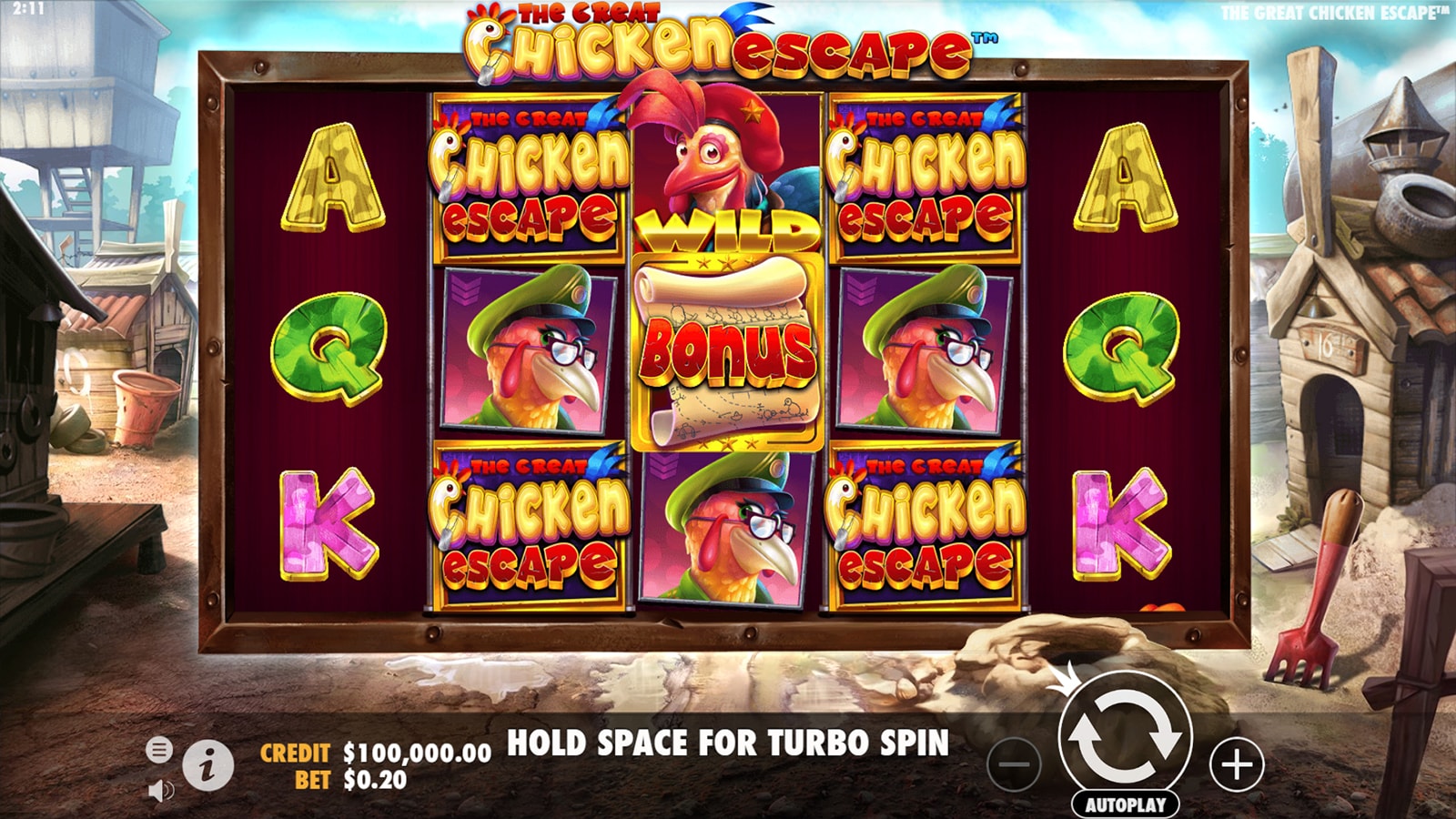The image size is (1456, 819).
Task: Open the hamburger settings menu
Action: click(x=159, y=750)
